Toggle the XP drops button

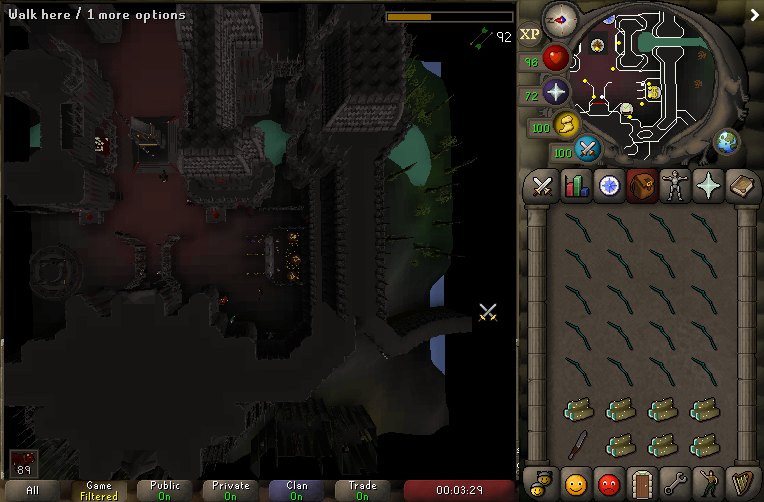(x=530, y=34)
